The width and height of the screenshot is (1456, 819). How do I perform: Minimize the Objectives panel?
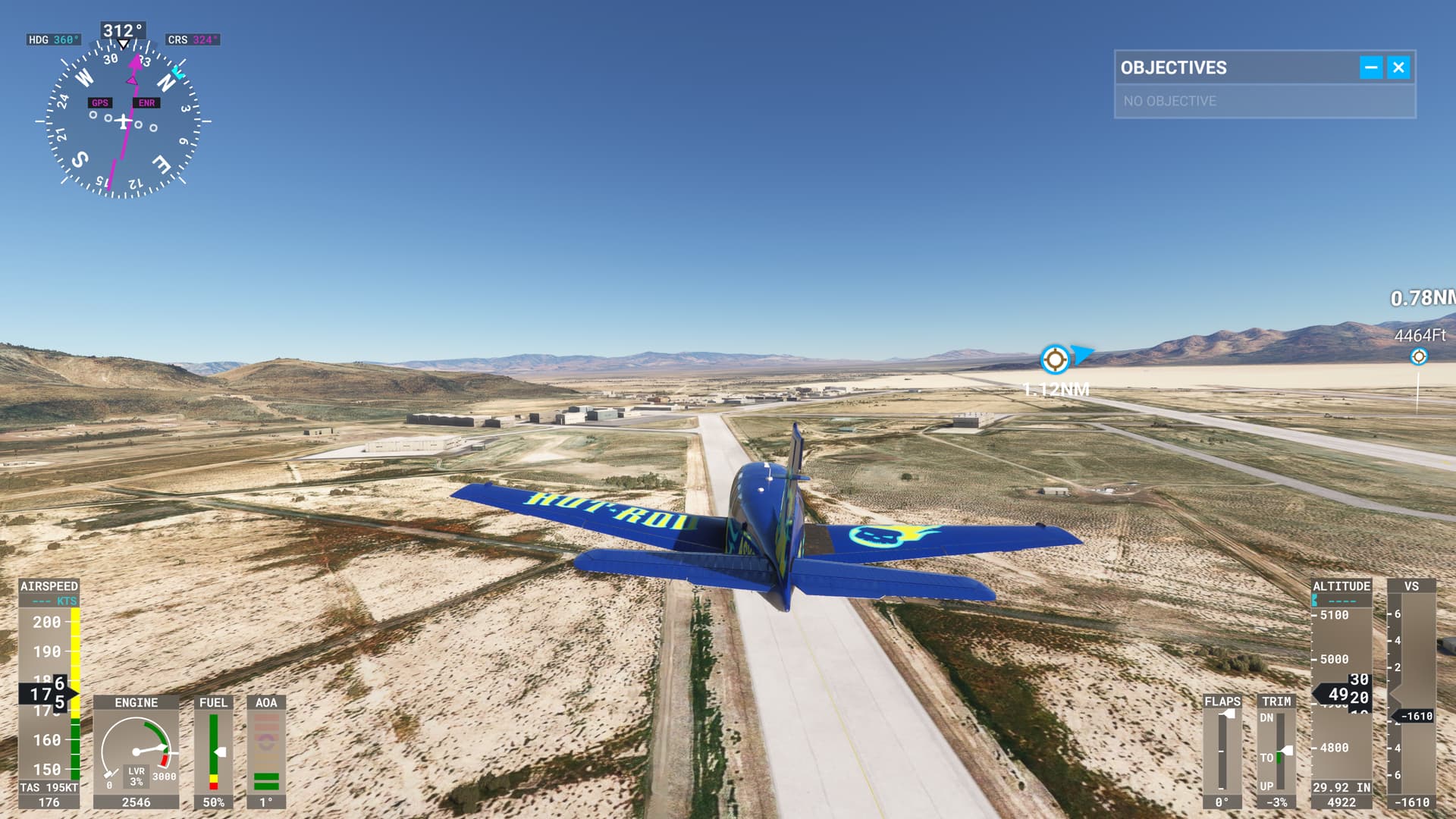click(1370, 67)
